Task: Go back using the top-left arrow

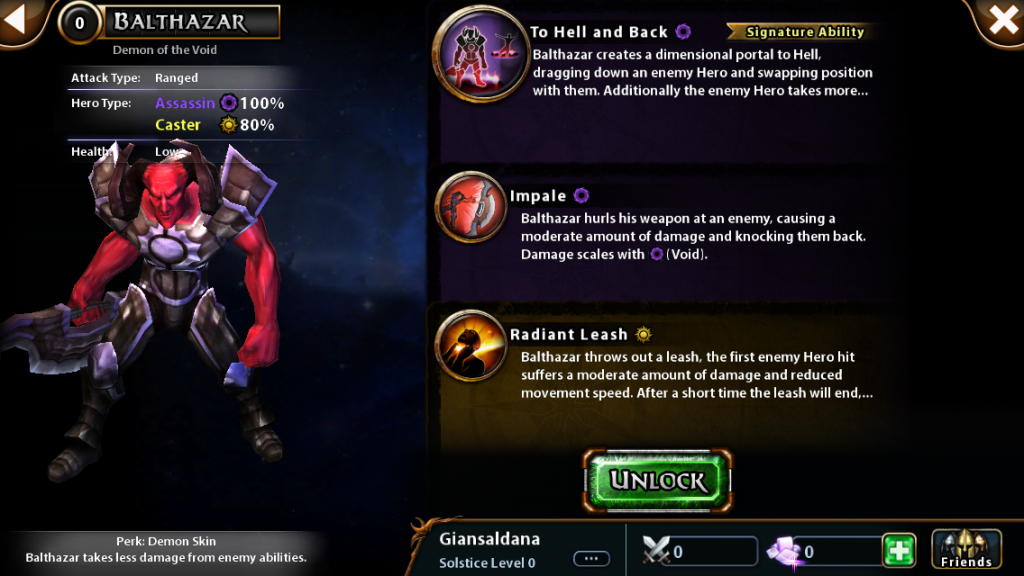Action: pyautogui.click(x=18, y=21)
